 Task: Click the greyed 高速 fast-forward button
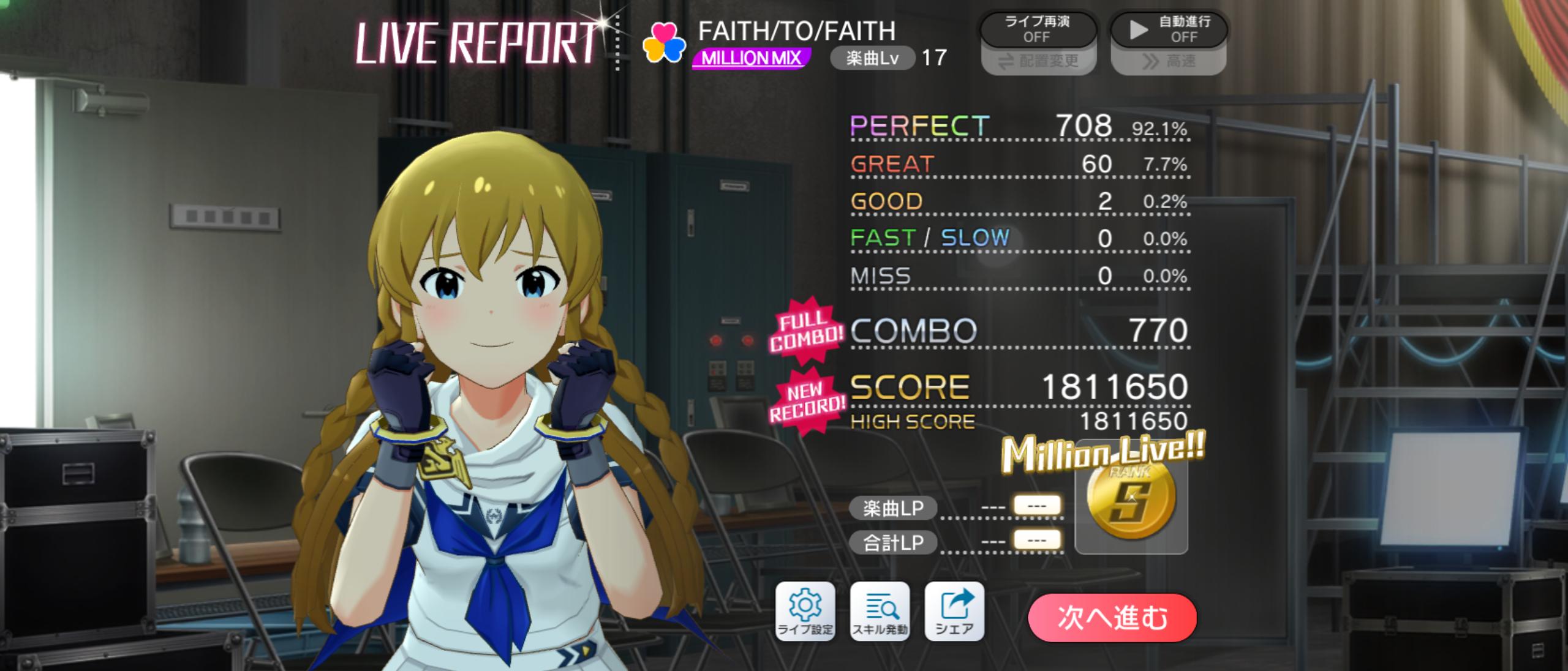point(1169,61)
